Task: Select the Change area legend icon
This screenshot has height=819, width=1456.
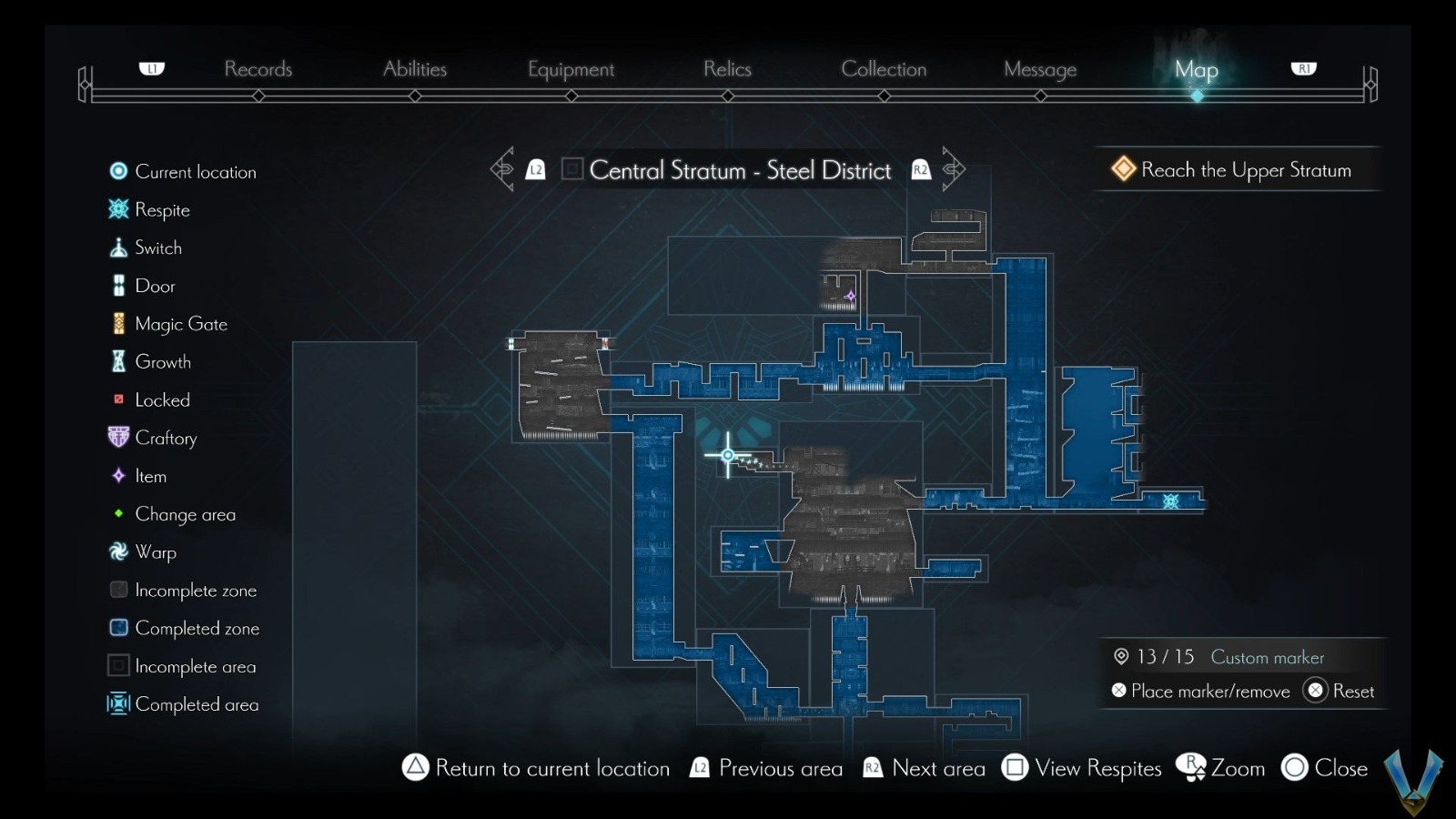Action: pos(117,513)
